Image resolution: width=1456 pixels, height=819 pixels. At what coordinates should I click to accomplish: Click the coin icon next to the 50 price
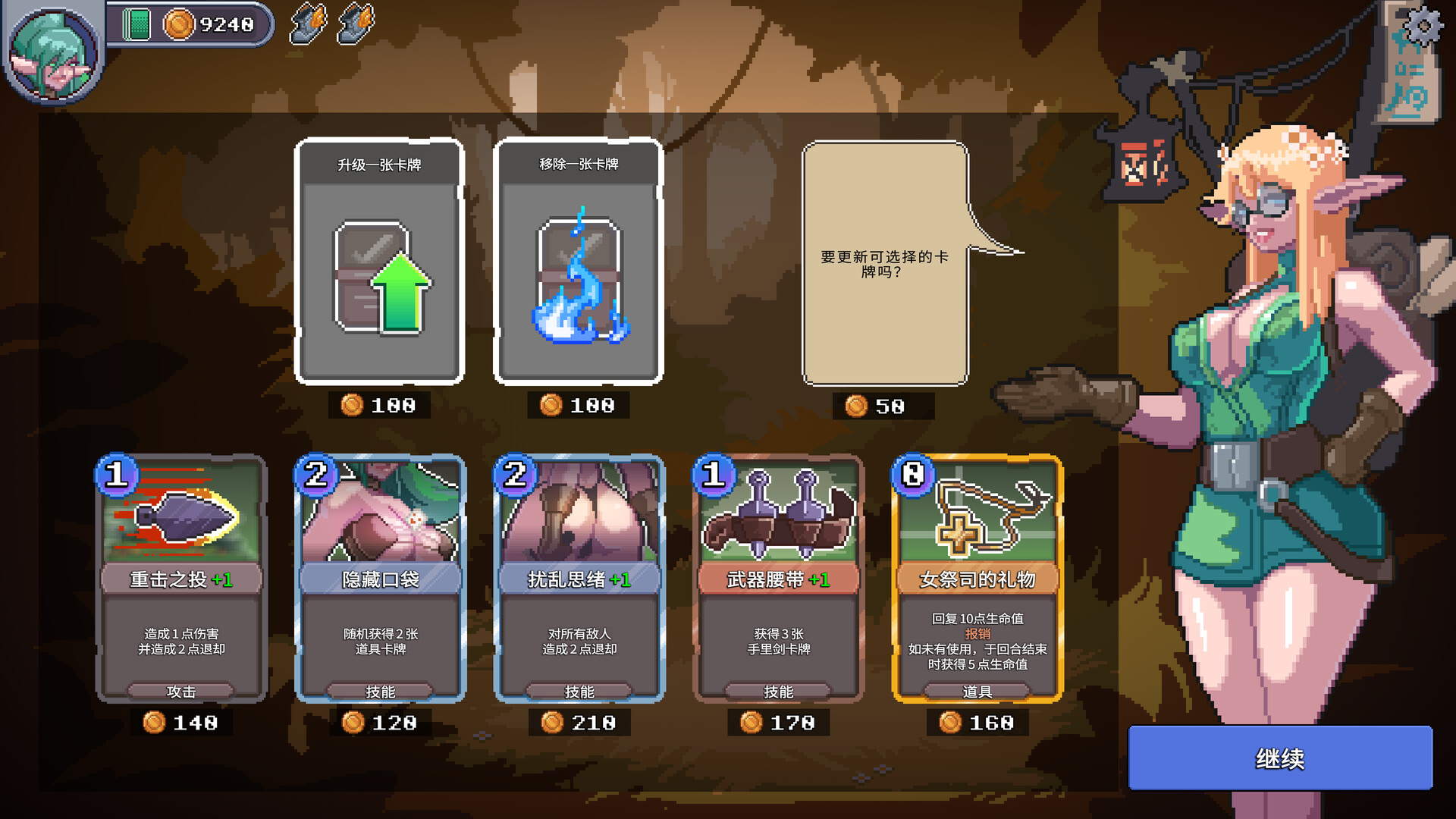click(x=858, y=406)
